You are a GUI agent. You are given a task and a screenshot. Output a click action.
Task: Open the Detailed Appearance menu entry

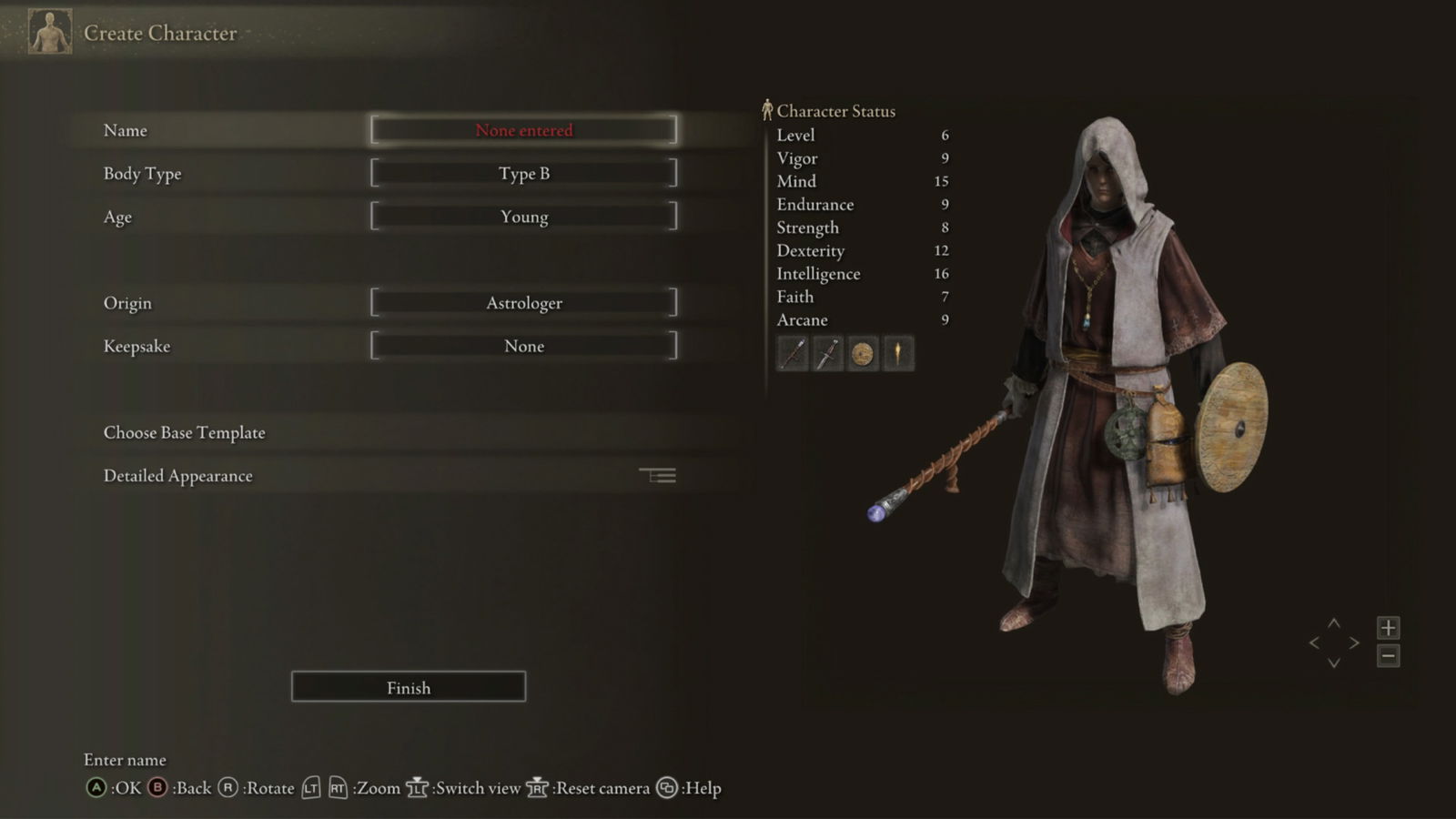click(x=177, y=475)
